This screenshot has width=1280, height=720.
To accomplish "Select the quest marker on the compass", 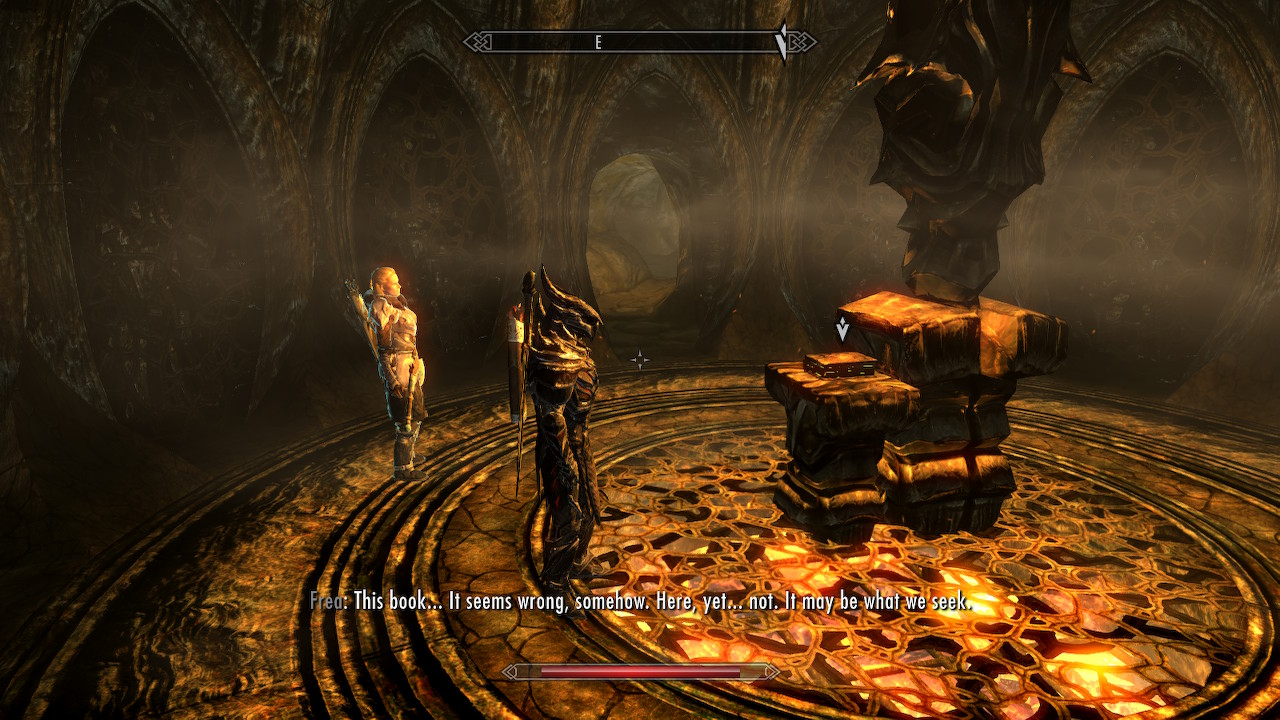I will [783, 43].
